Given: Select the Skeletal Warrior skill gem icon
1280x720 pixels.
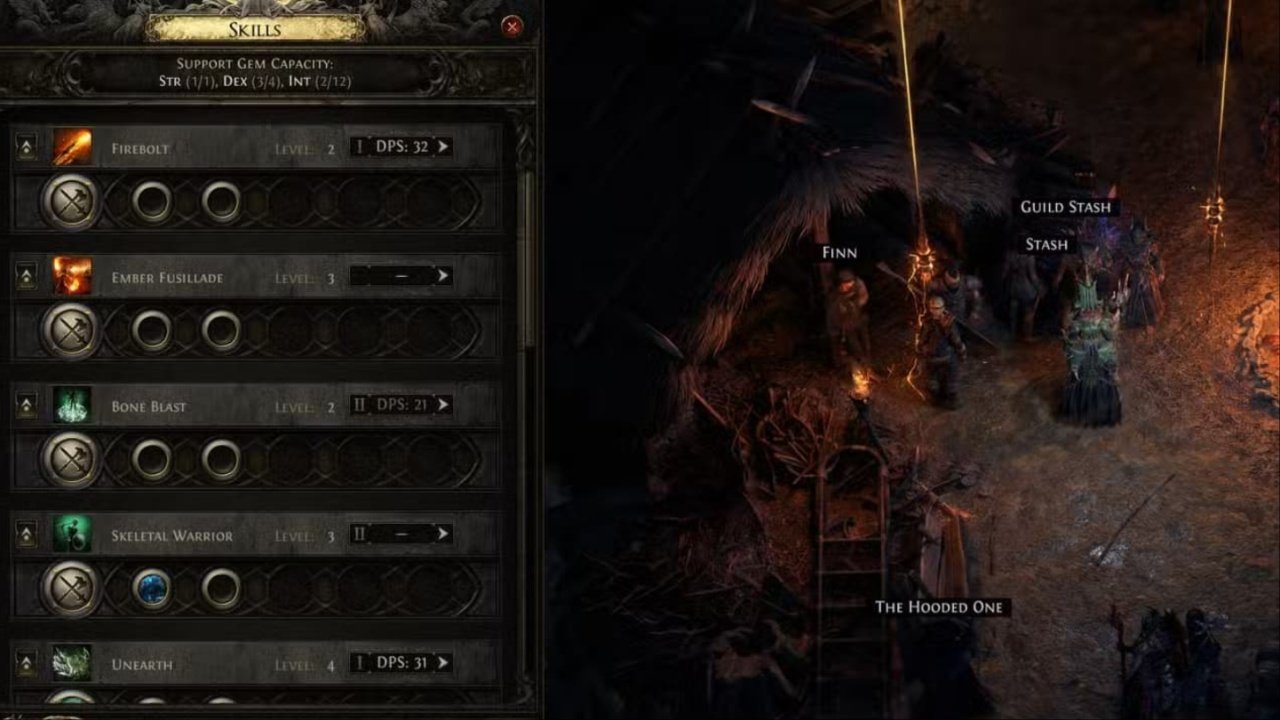Looking at the screenshot, I should 72,535.
